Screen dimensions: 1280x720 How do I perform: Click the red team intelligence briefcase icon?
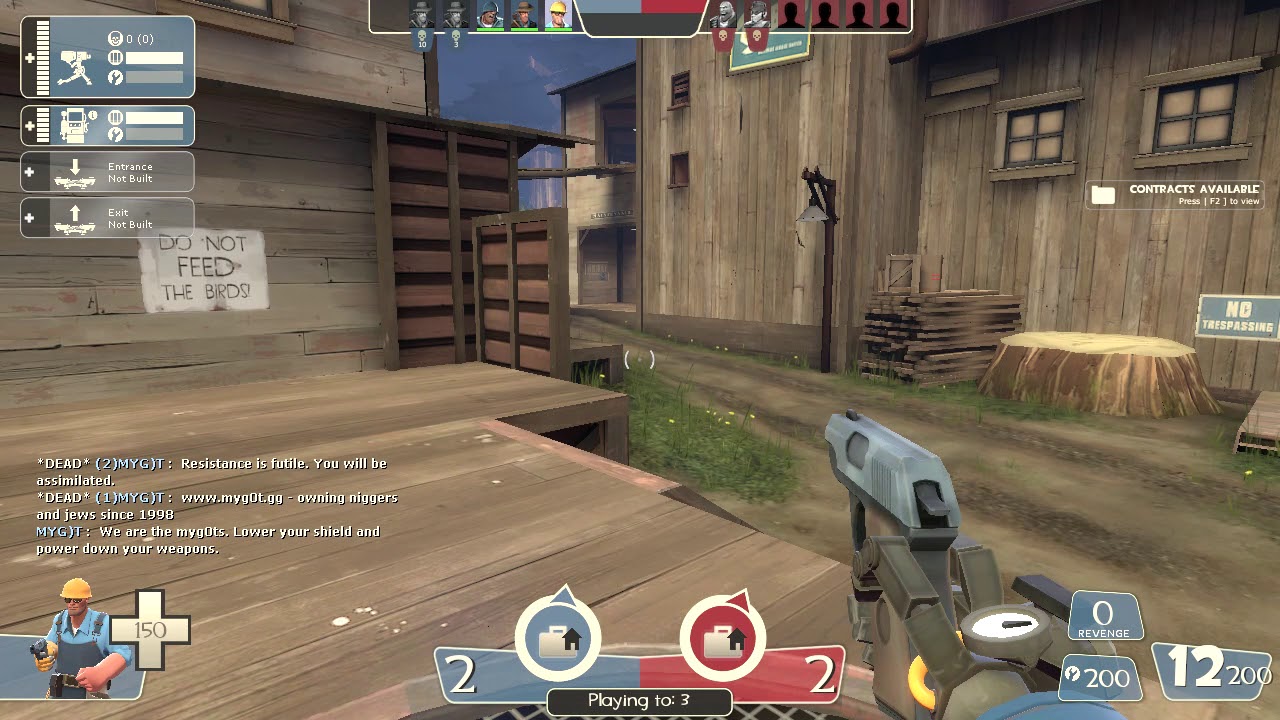click(x=722, y=639)
